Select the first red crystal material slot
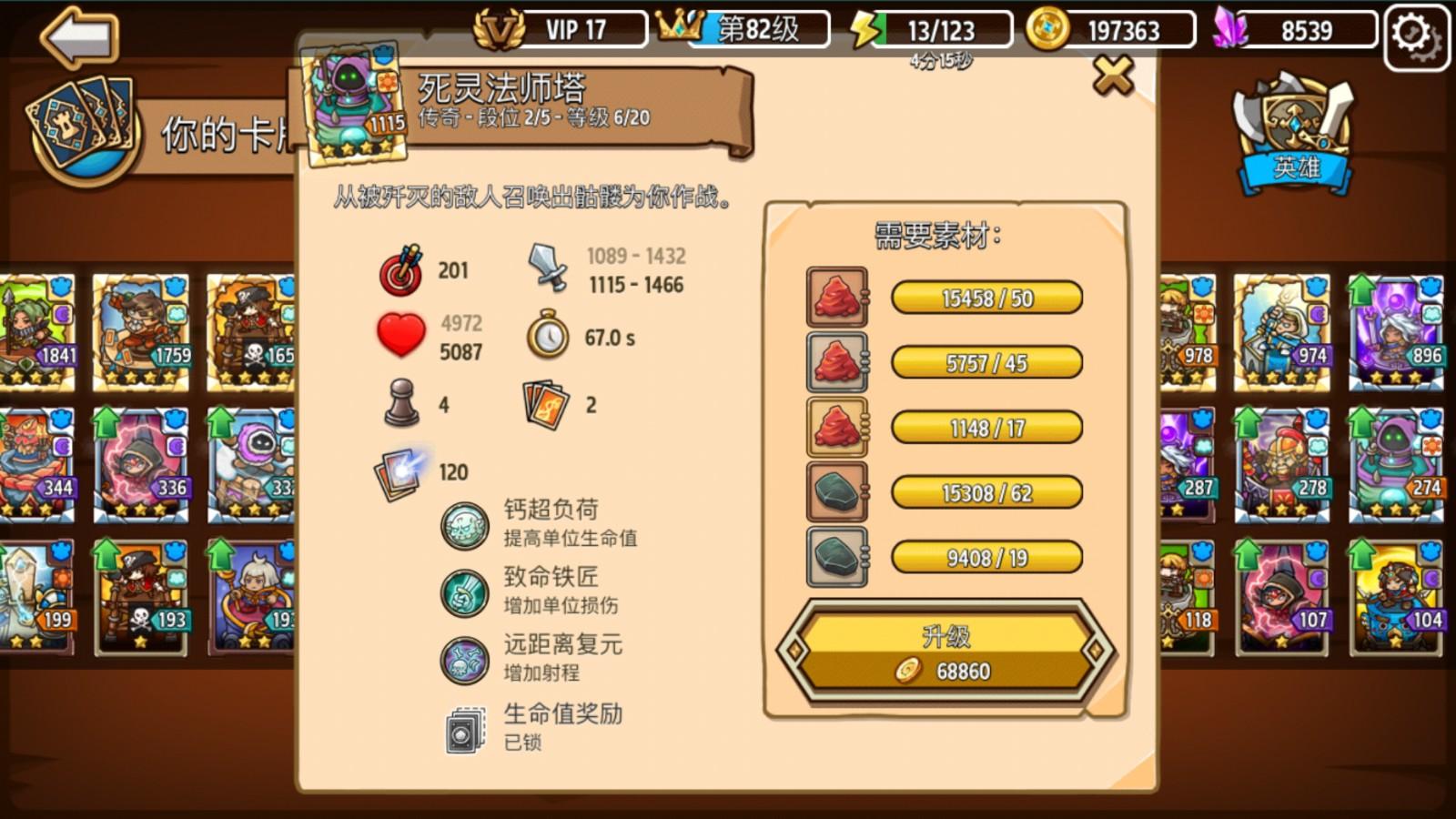1456x819 pixels. tap(835, 298)
